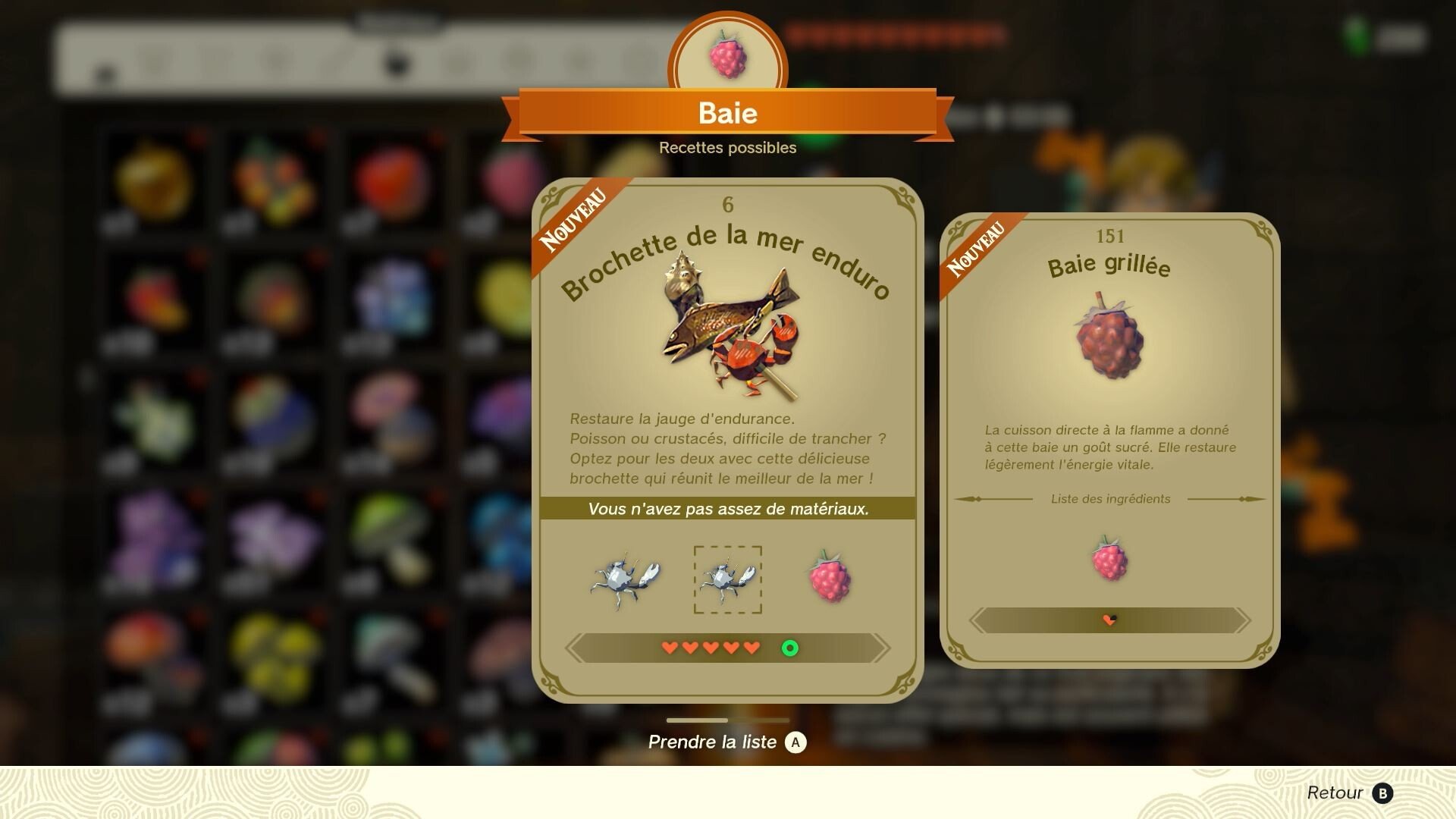Click the green stamina ring on the effect bar
The height and width of the screenshot is (819, 1456).
point(789,648)
